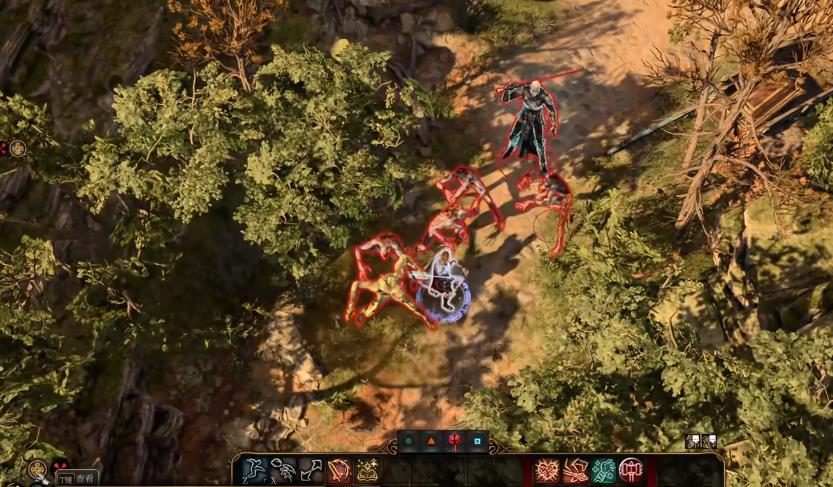Use the red hammer strike ability
833x487 pixels.
pos(575,470)
